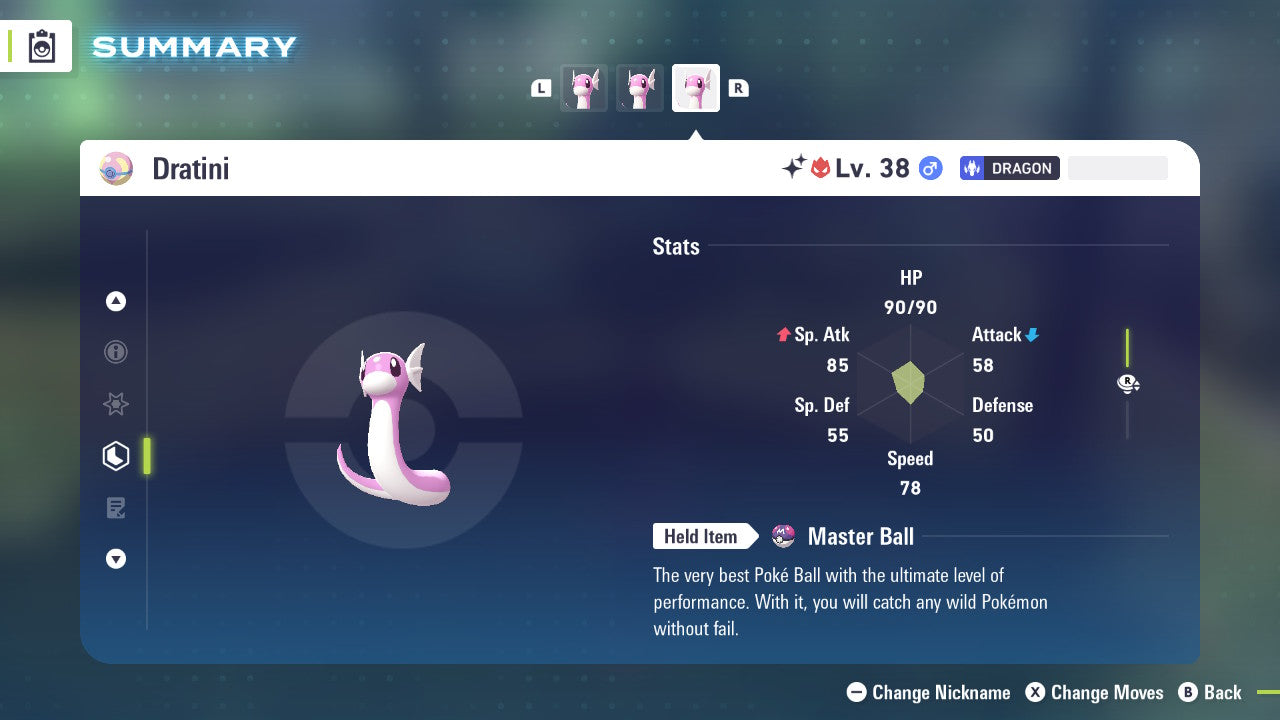Viewport: 1280px width, 720px height.
Task: Select the highlighted Dratini thumbnail tab
Action: [x=696, y=88]
